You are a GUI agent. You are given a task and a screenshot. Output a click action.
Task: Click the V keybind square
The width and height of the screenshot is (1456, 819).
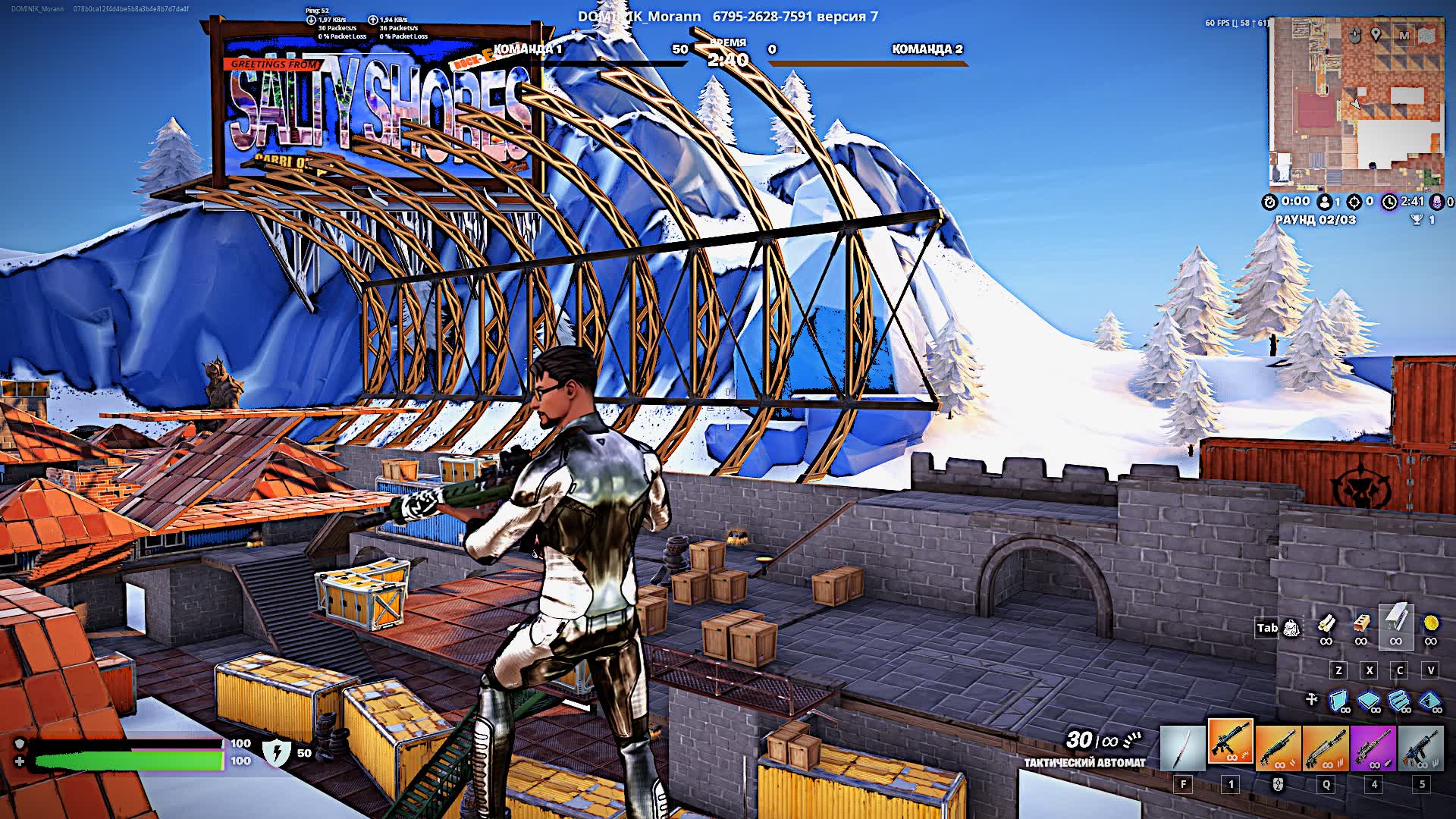[1429, 670]
